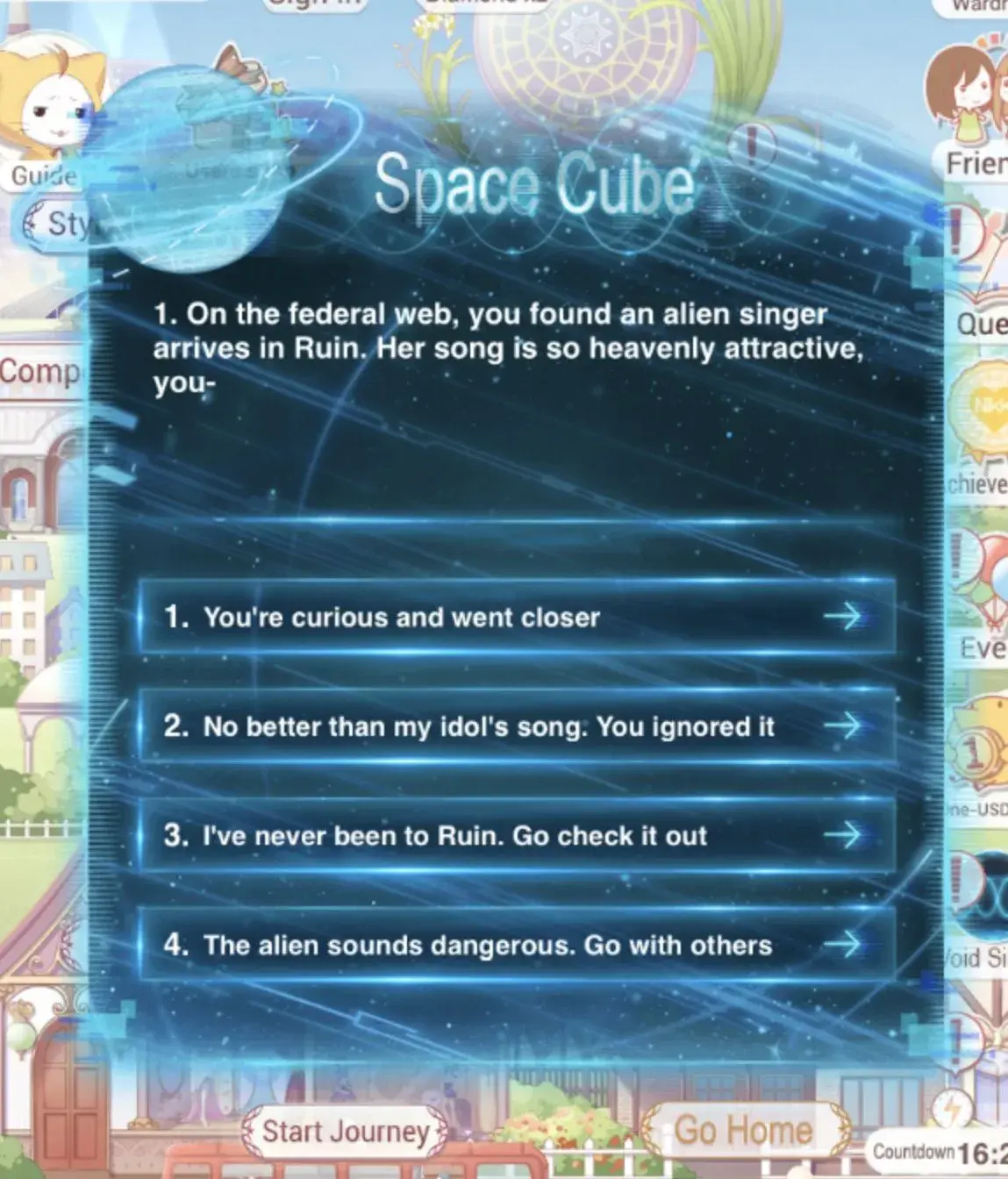Choose "You're curious and went closer"
Viewport: 1008px width, 1179px height.
point(516,617)
